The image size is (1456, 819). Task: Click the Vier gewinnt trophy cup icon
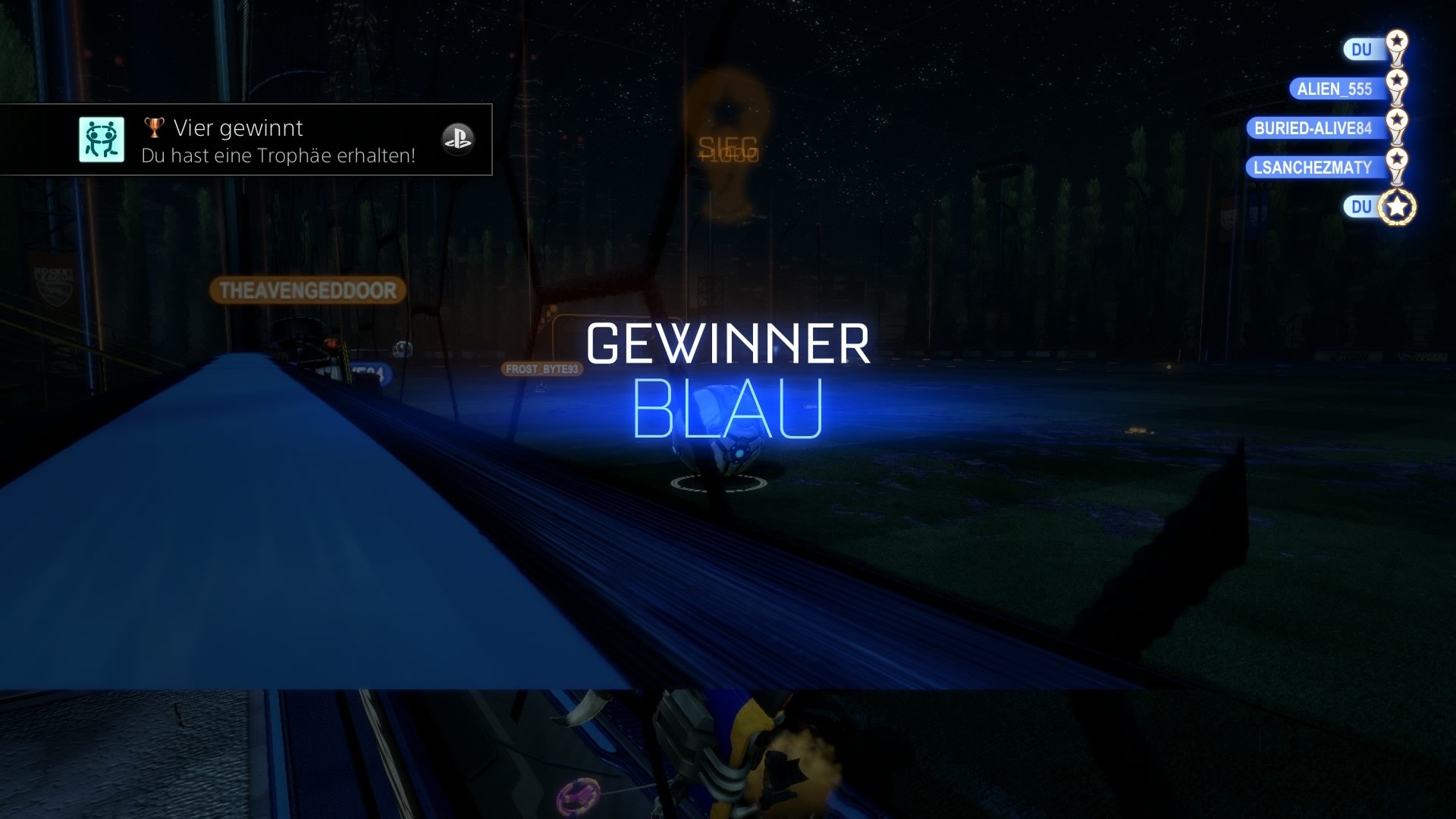click(x=154, y=127)
